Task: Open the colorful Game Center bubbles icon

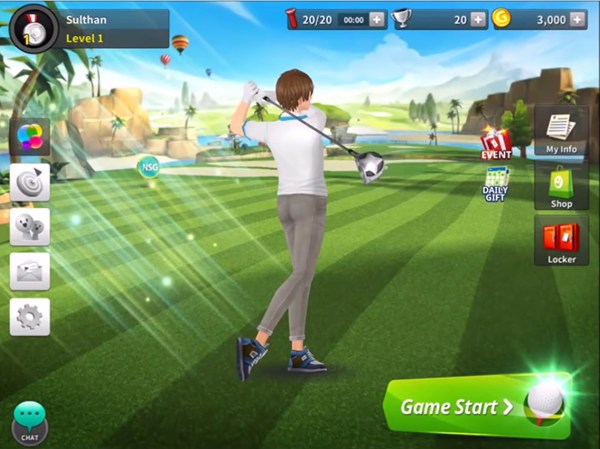Action: point(30,137)
